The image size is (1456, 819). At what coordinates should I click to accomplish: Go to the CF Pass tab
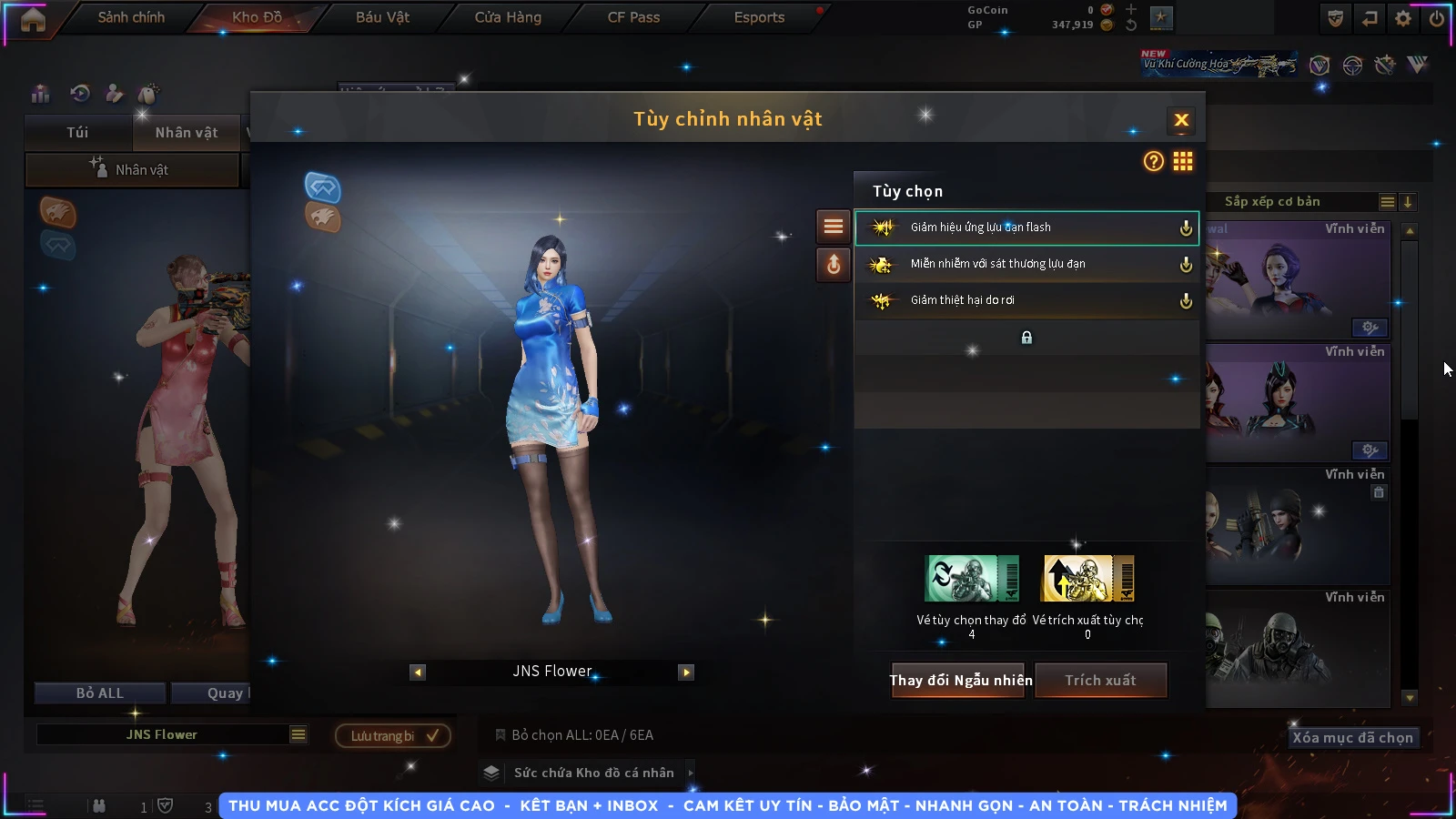click(x=633, y=17)
